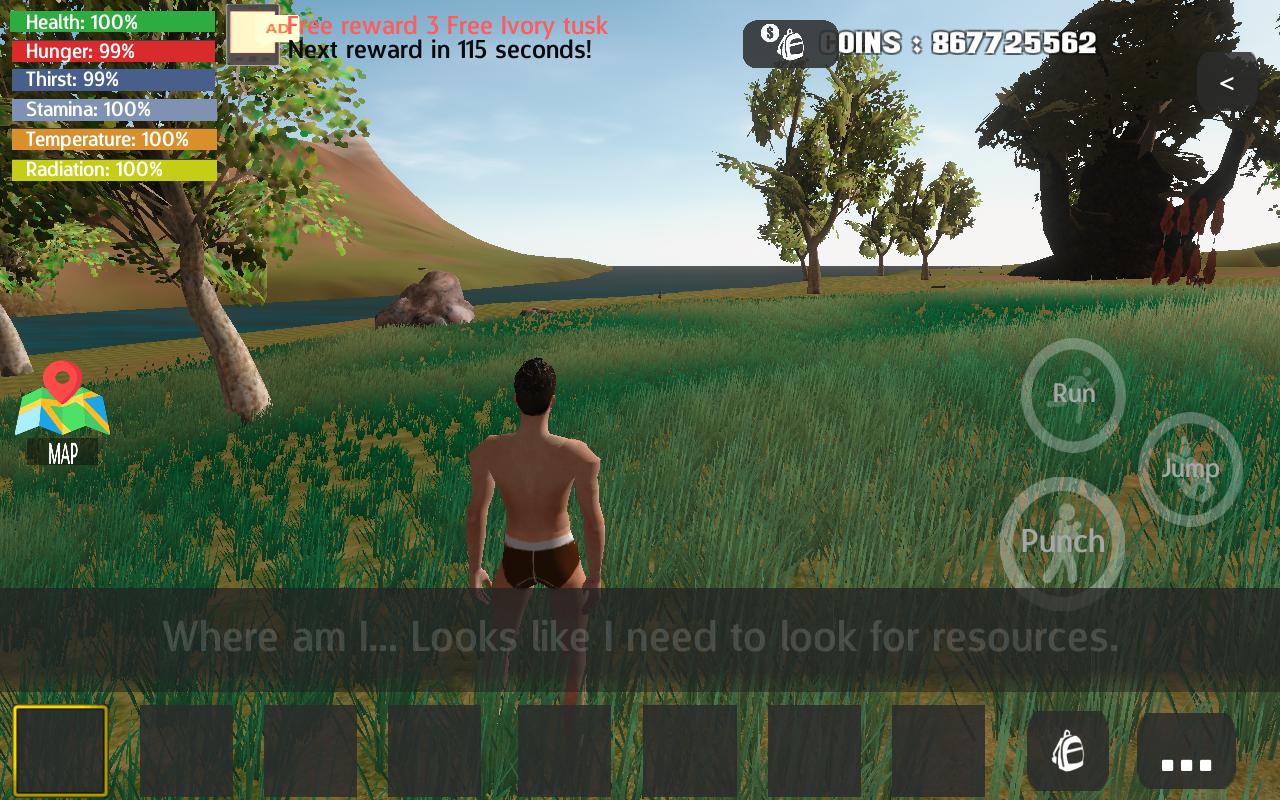Claim the AD free reward icon
This screenshot has width=1280, height=800.
click(252, 35)
